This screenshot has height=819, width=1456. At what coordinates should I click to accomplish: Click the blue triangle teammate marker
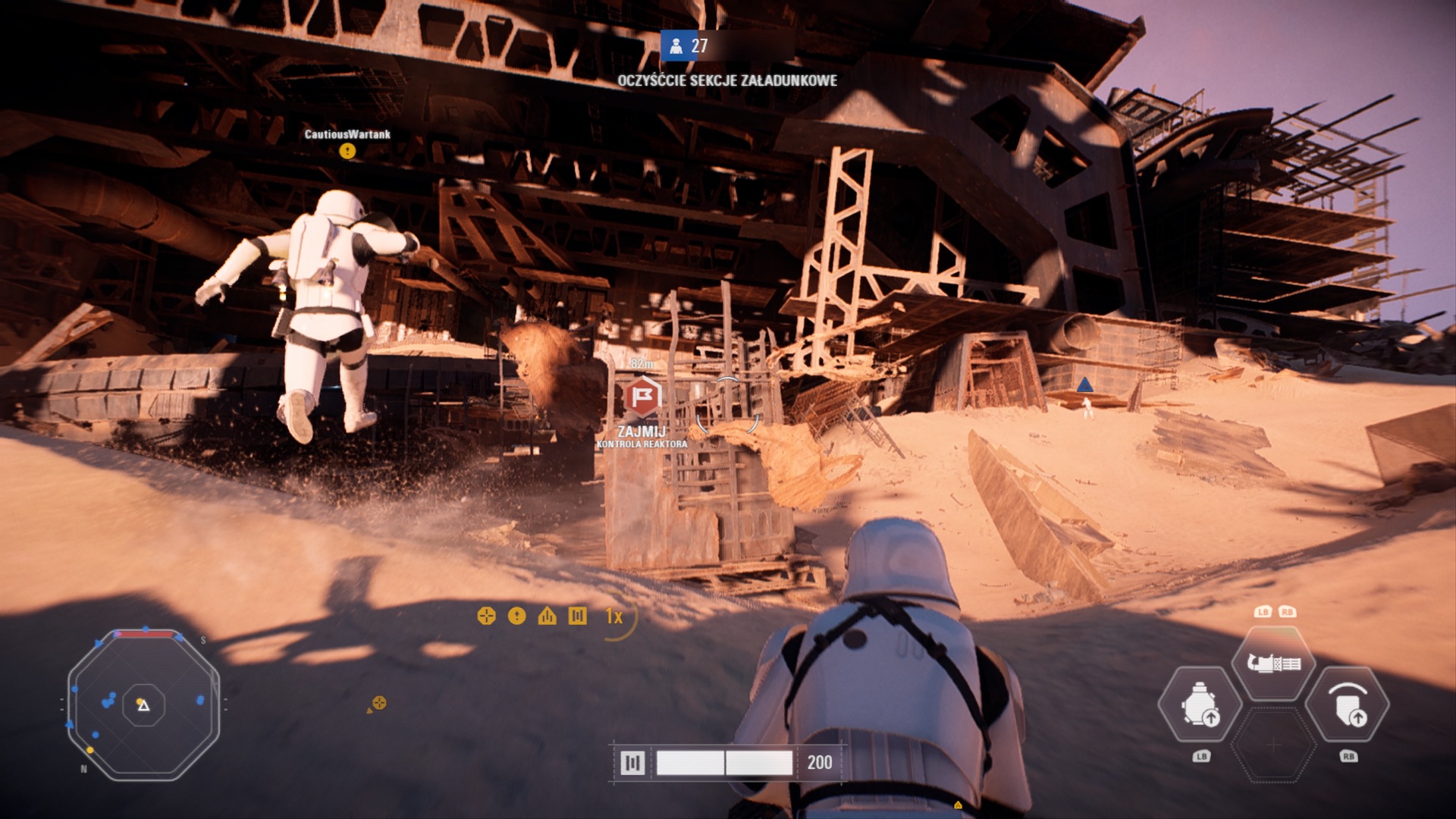1085,385
